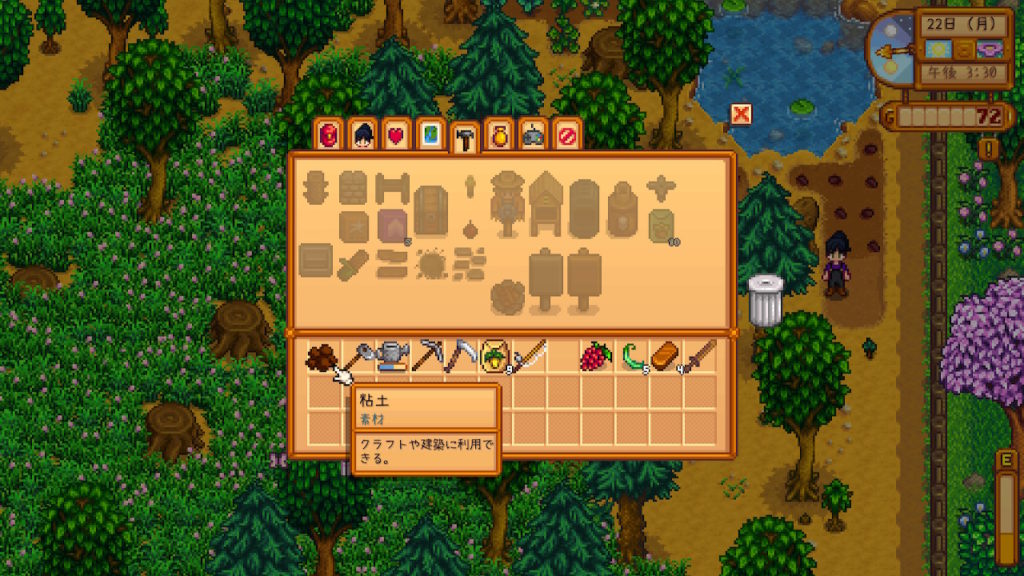
Task: Craft the scarecrow recipe
Action: [507, 200]
